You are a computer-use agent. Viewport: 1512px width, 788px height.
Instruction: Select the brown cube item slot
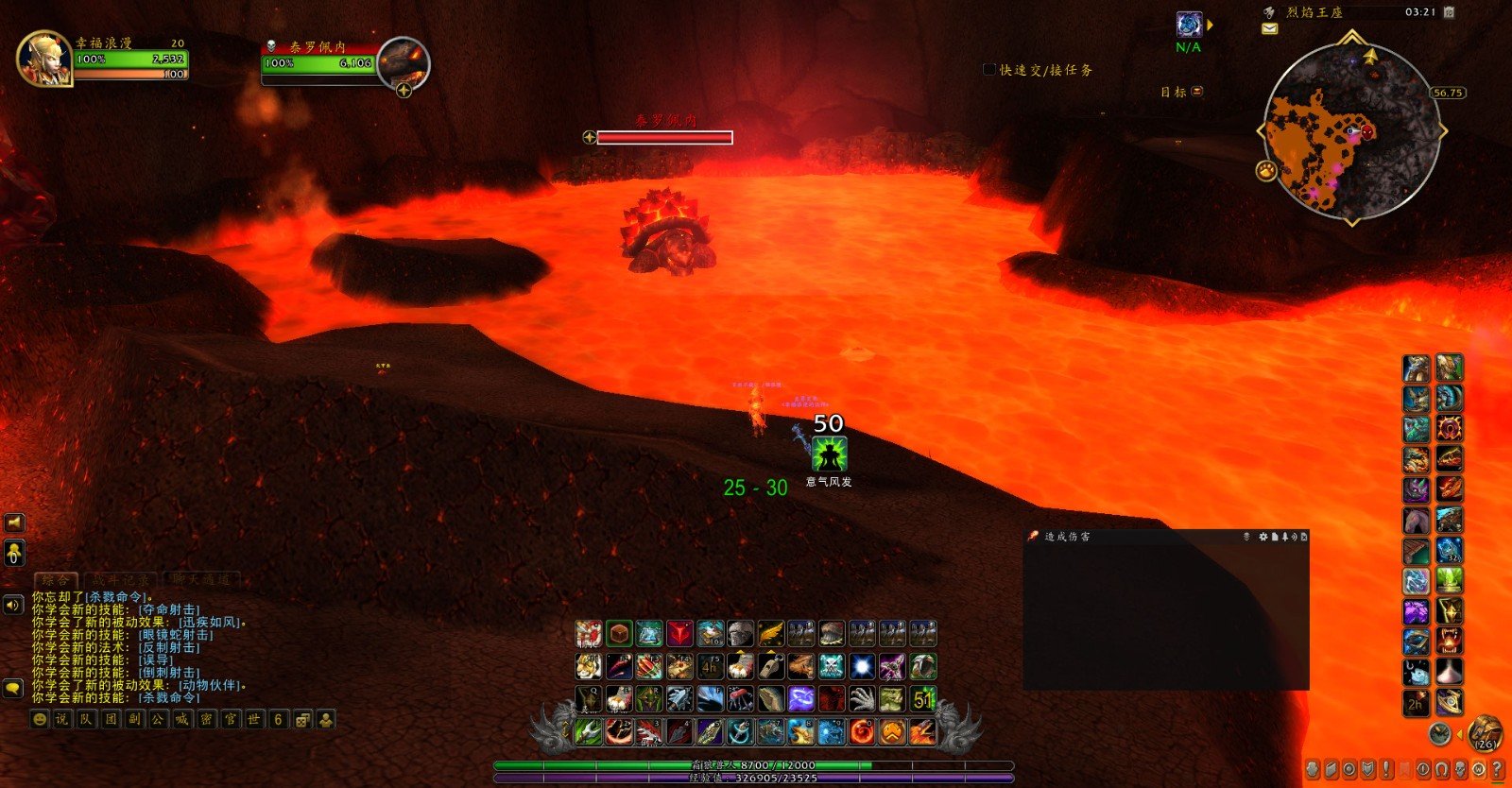618,633
